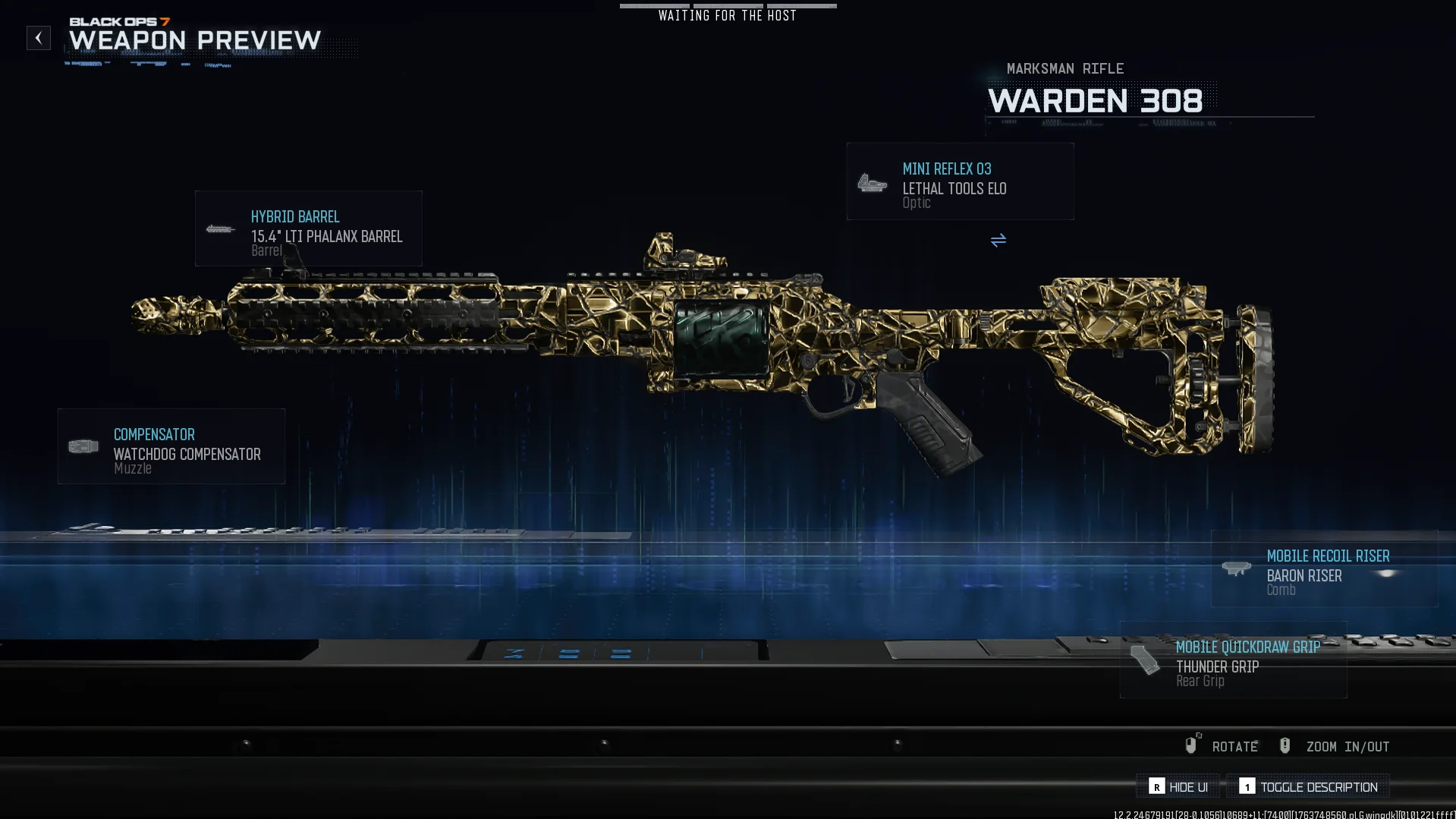1456x819 pixels.
Task: Click the Warden 308 weapon name
Action: click(x=1096, y=101)
